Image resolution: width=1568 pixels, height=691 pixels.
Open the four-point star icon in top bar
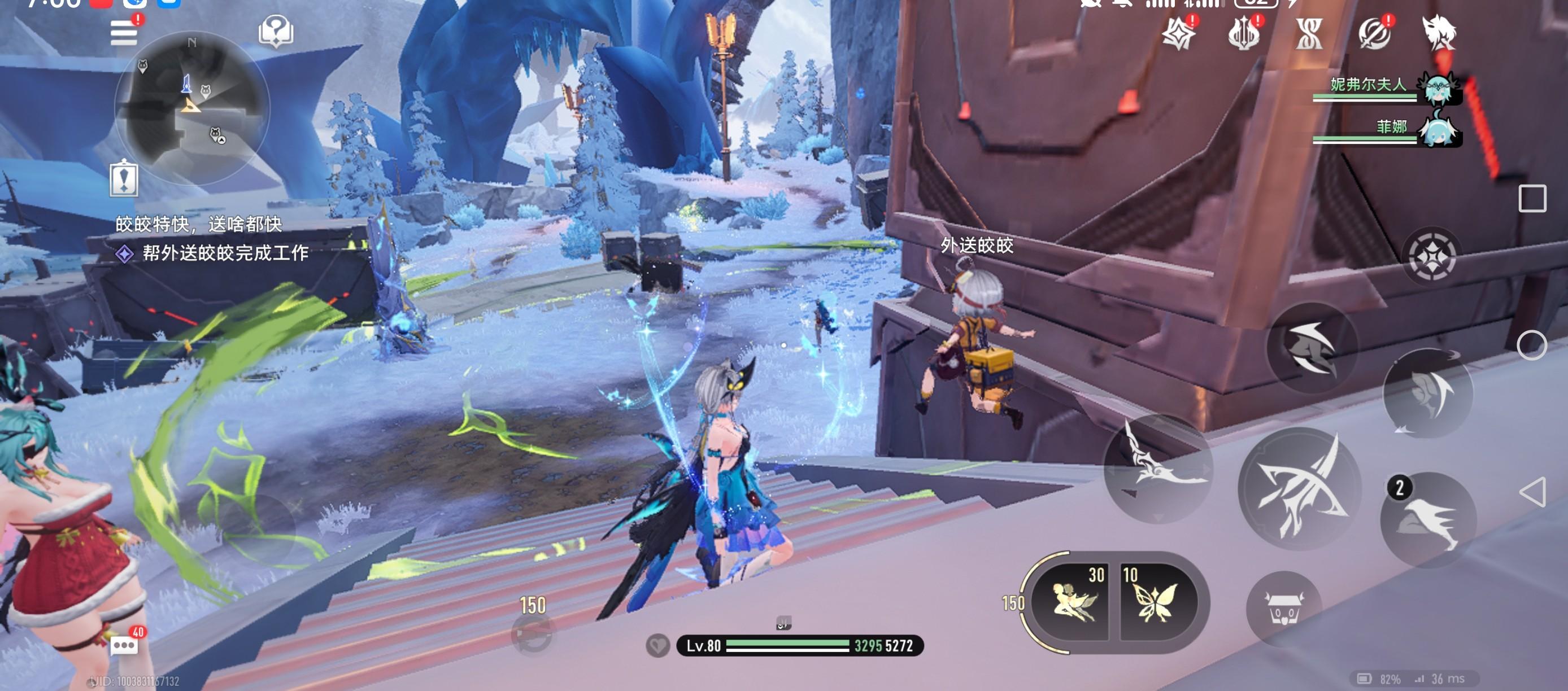pos(1178,33)
